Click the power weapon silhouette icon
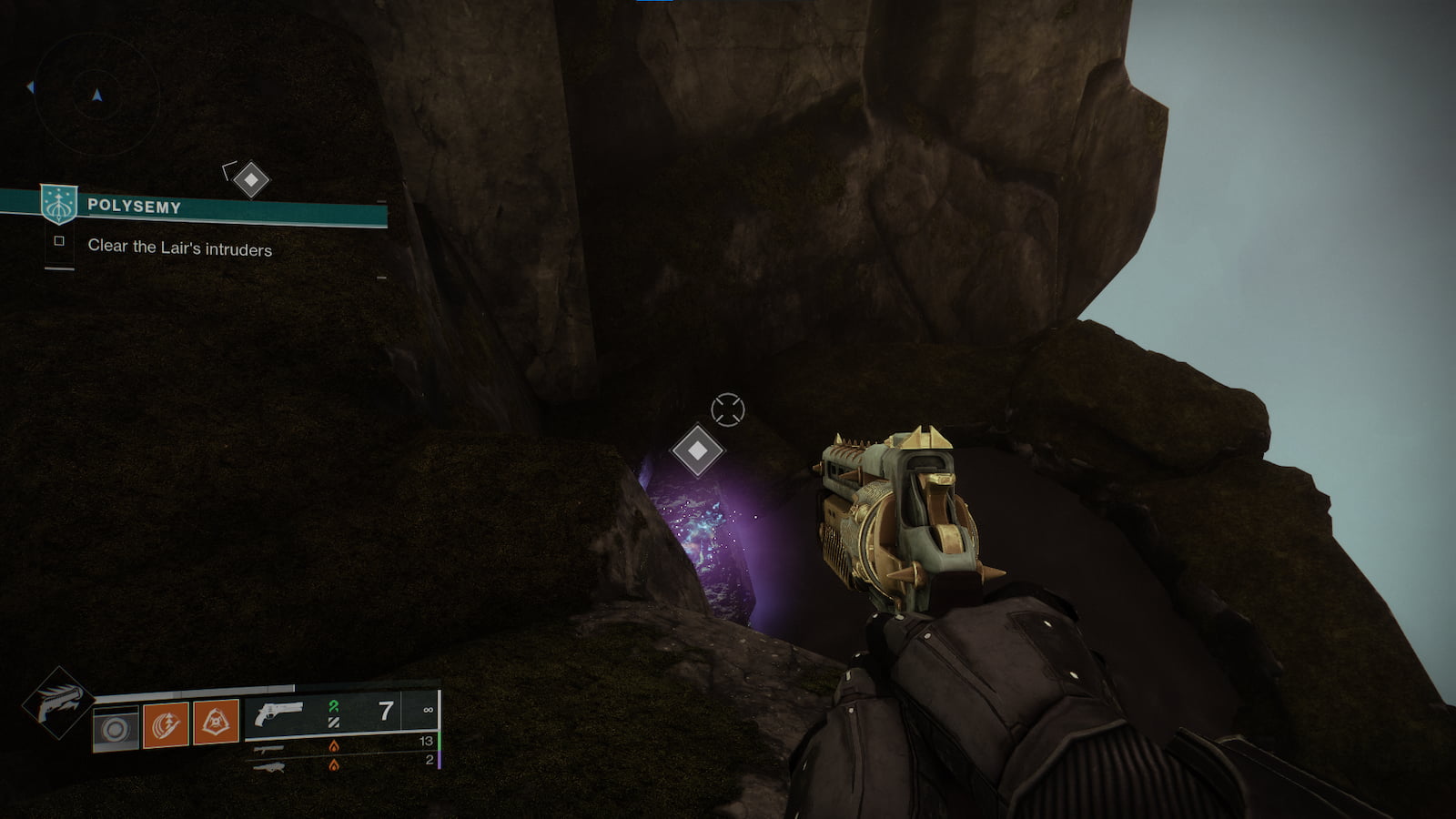Image resolution: width=1456 pixels, height=819 pixels. coord(270,766)
